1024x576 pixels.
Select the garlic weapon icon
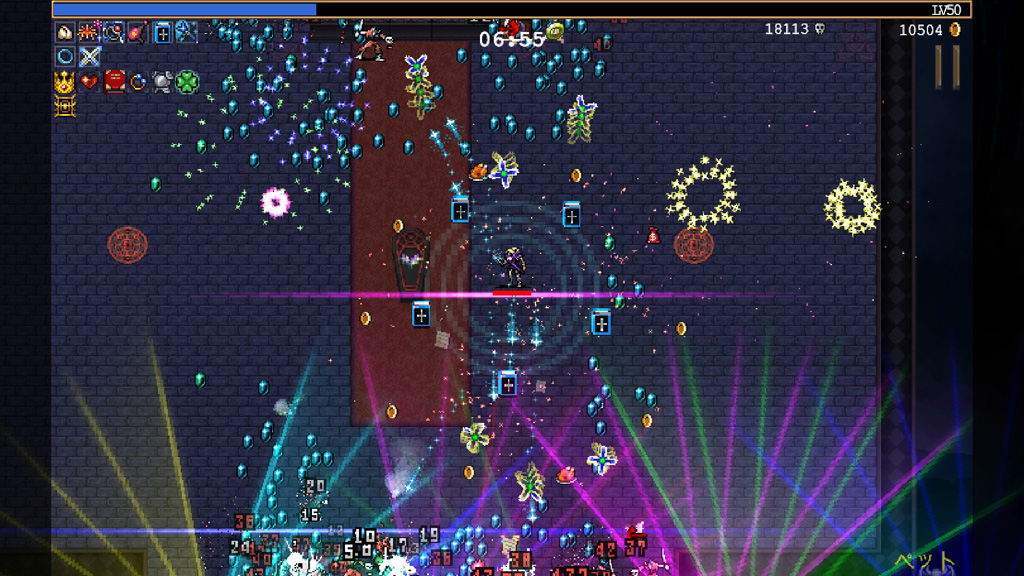pyautogui.click(x=65, y=32)
